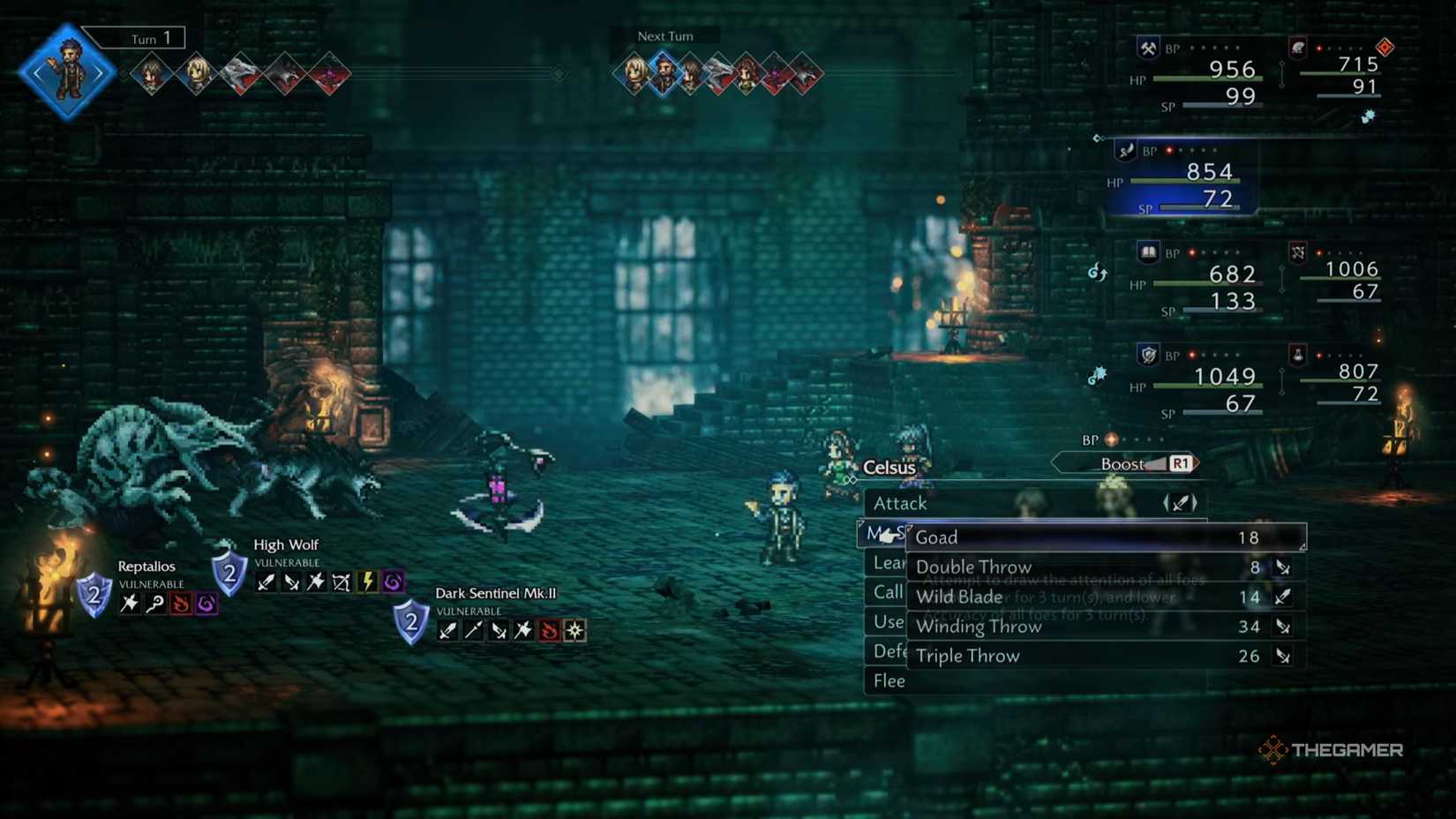Open the weapon switcher arrows beside Attack
The image size is (1456, 819).
click(x=1181, y=503)
